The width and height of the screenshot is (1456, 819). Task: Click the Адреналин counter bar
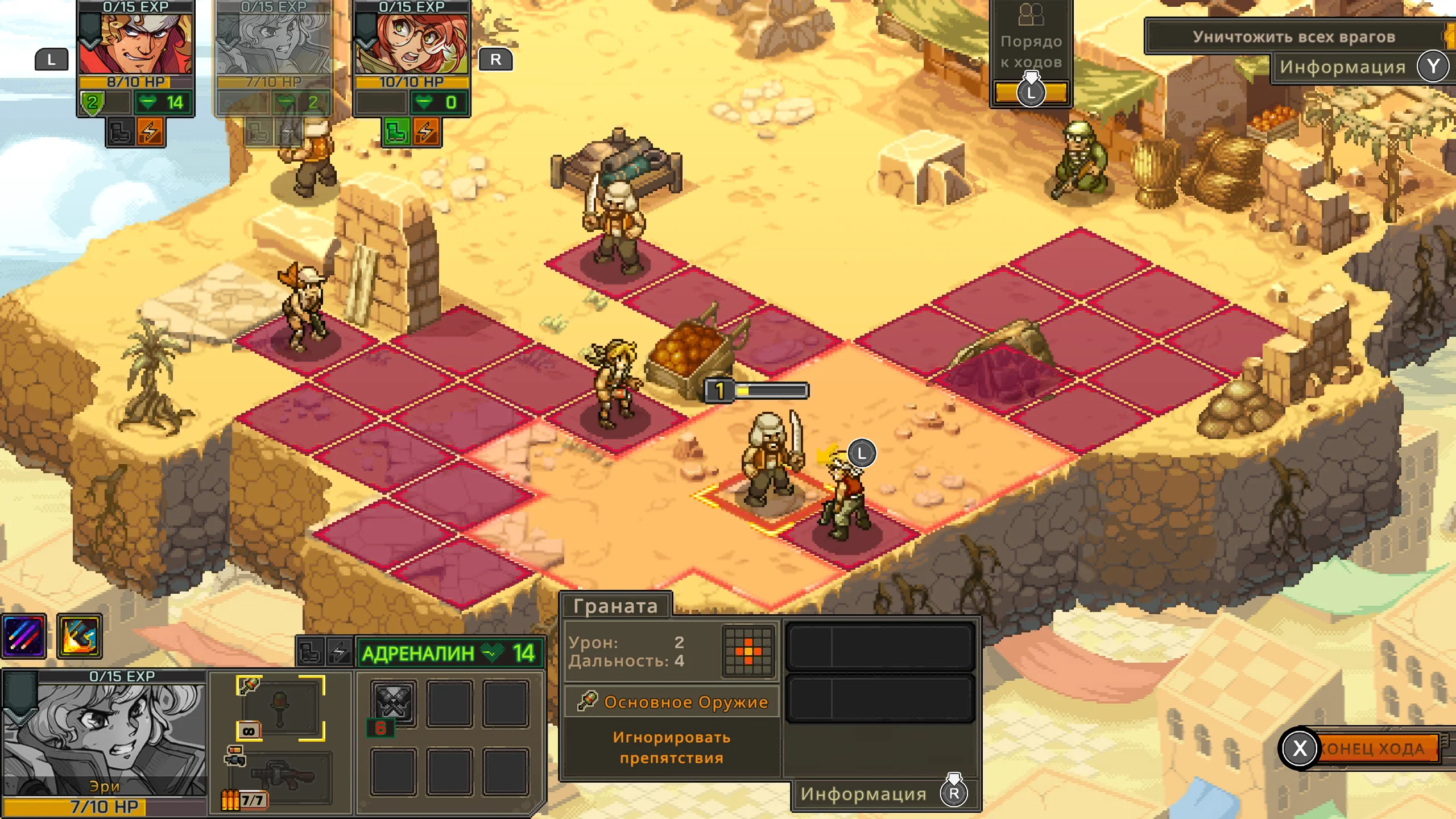pos(449,653)
